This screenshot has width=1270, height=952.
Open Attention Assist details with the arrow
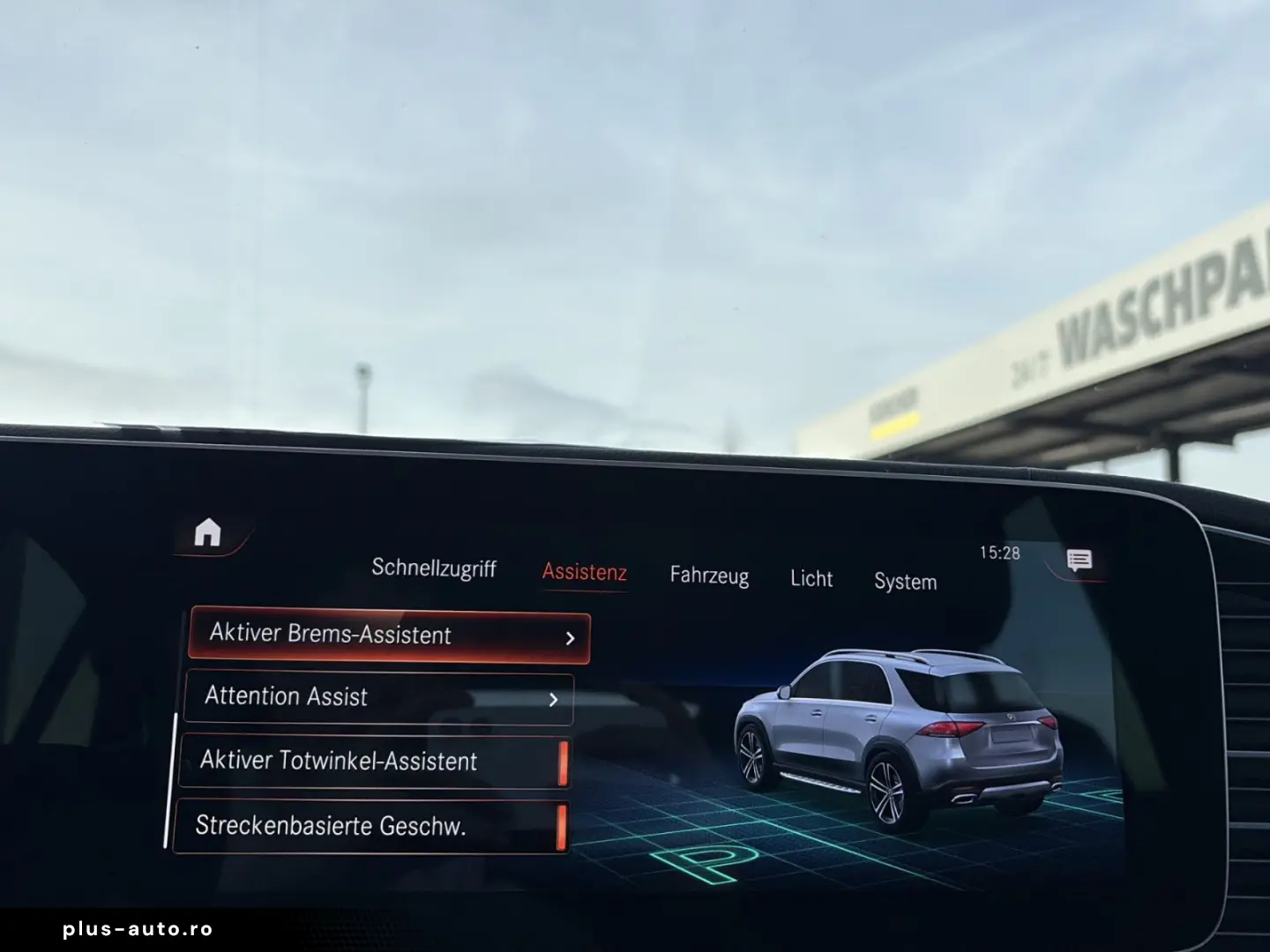click(553, 698)
